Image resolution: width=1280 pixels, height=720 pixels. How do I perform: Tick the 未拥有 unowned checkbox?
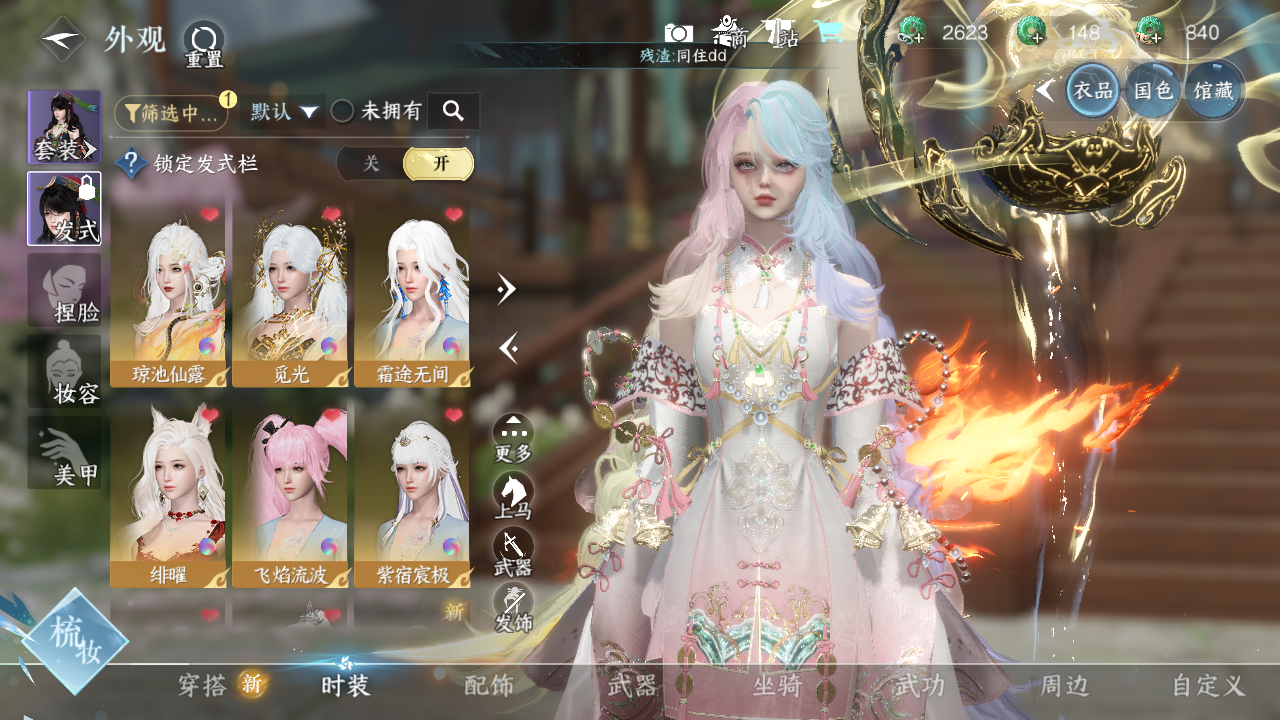[343, 112]
